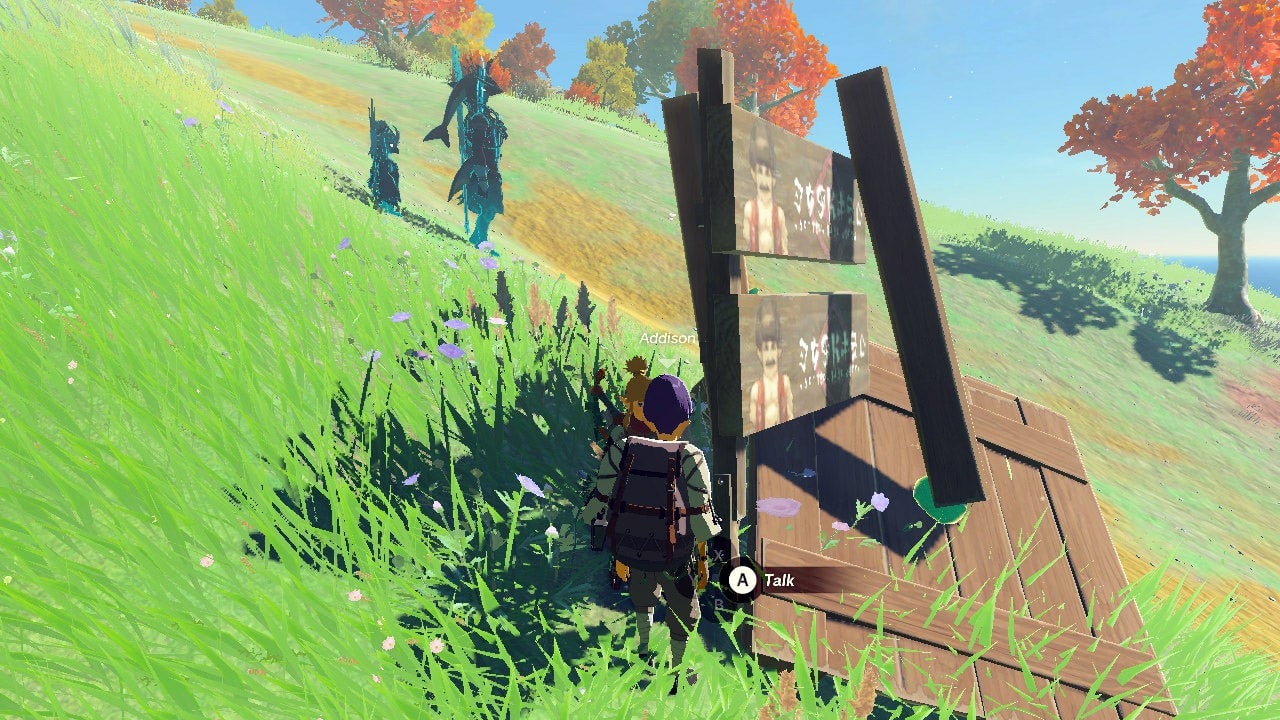1280x720 pixels.
Task: Click the faint X button icon near Link
Action: 718,554
